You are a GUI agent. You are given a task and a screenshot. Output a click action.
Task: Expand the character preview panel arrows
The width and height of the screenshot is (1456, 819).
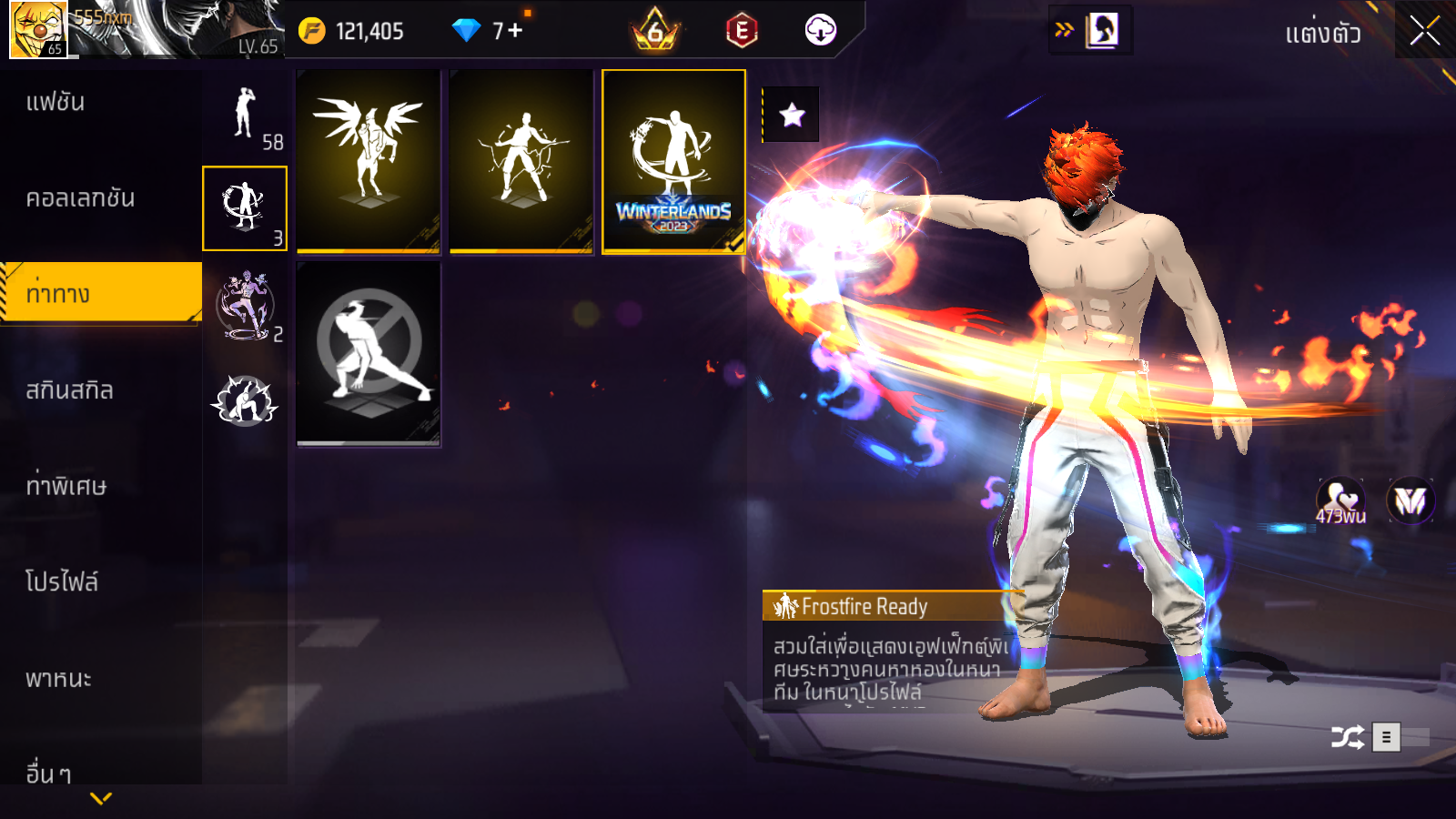[1064, 30]
